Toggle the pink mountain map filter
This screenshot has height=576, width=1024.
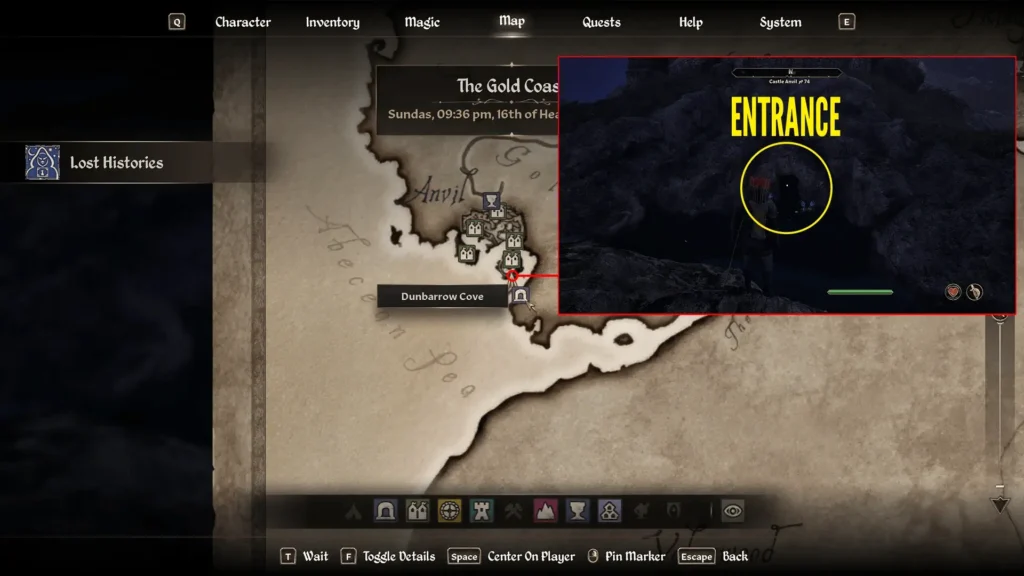tap(545, 511)
